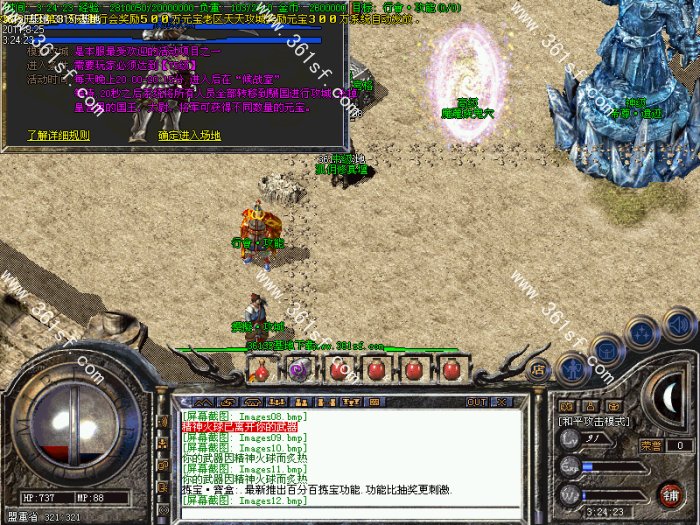Click the OUT button above the chat
Viewport: 700px width, 525px height.
[x=476, y=402]
